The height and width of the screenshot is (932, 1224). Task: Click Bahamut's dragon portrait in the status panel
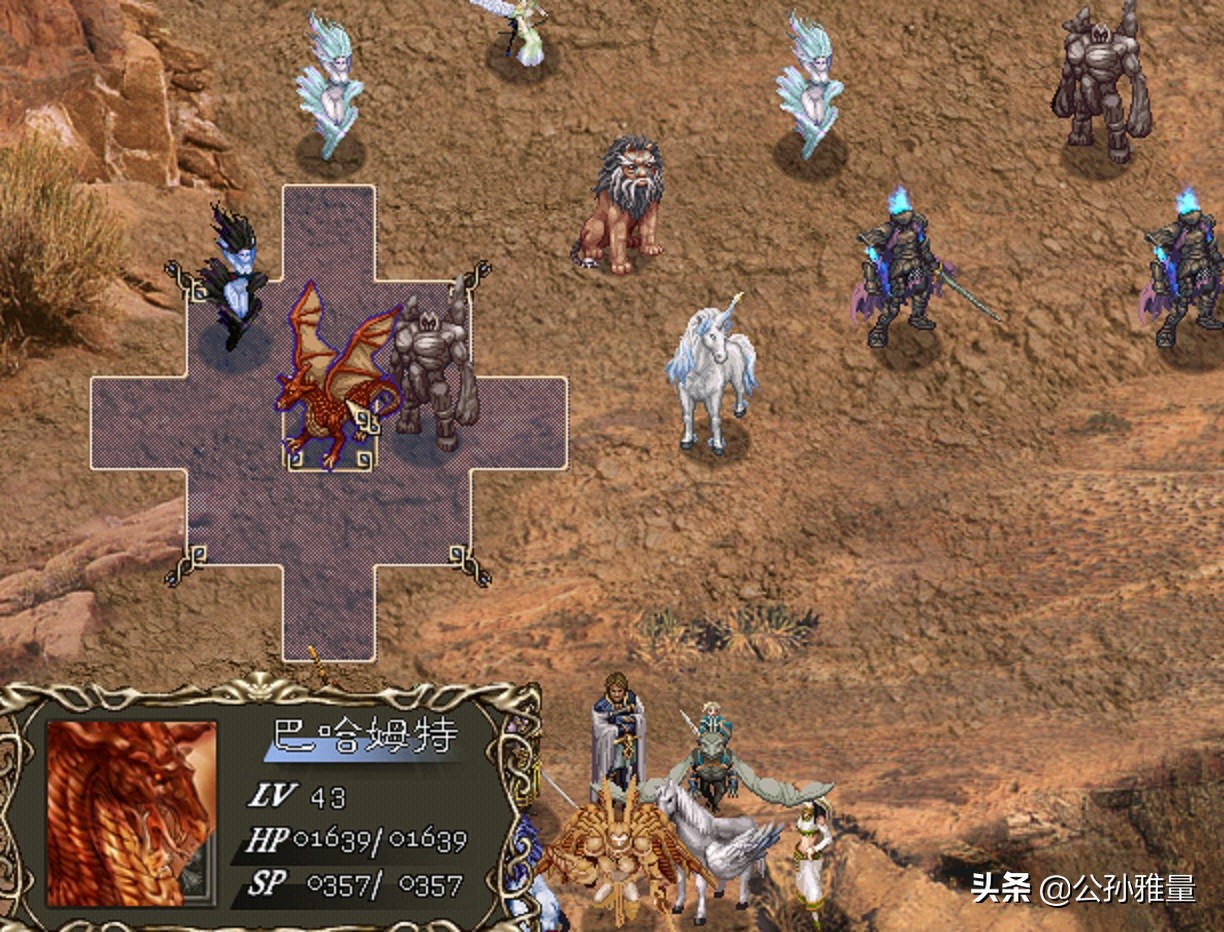click(x=131, y=812)
